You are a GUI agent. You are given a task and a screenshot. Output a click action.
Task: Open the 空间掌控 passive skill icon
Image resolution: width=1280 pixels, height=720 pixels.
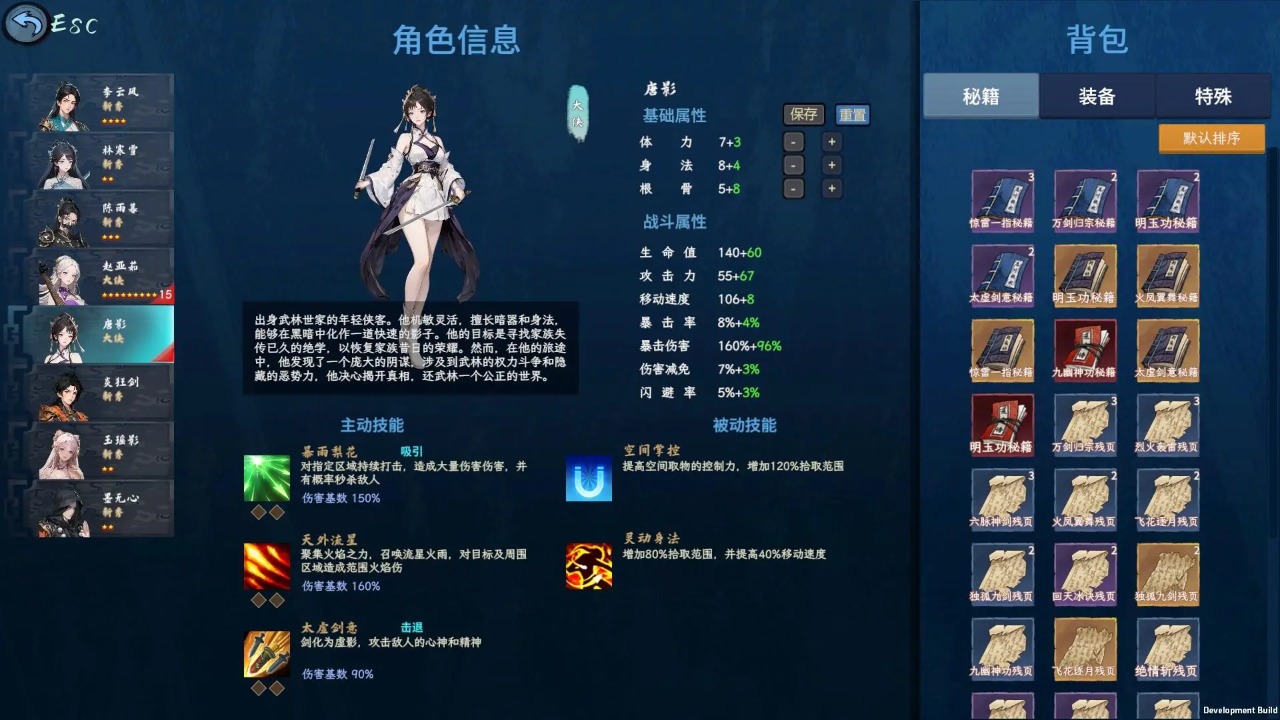tap(588, 480)
